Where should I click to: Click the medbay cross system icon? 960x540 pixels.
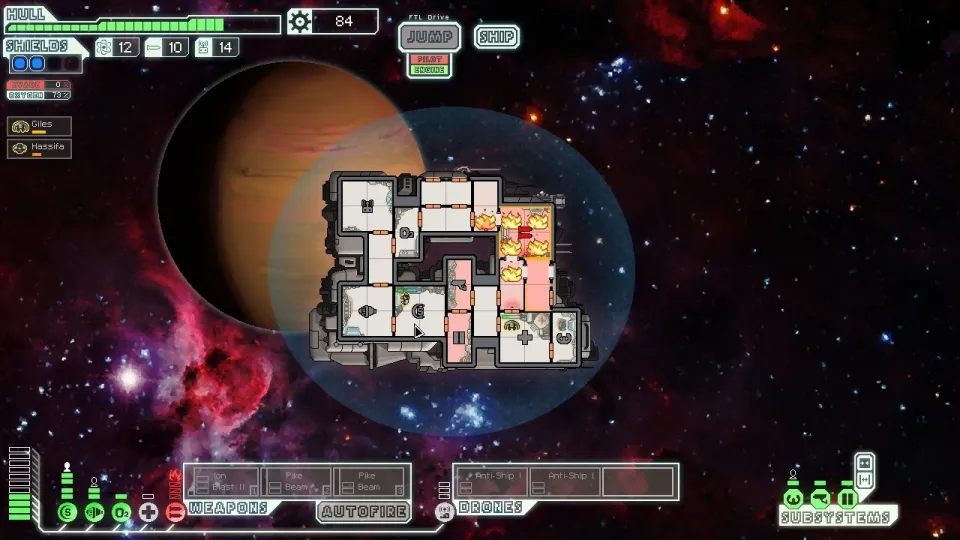click(x=148, y=512)
